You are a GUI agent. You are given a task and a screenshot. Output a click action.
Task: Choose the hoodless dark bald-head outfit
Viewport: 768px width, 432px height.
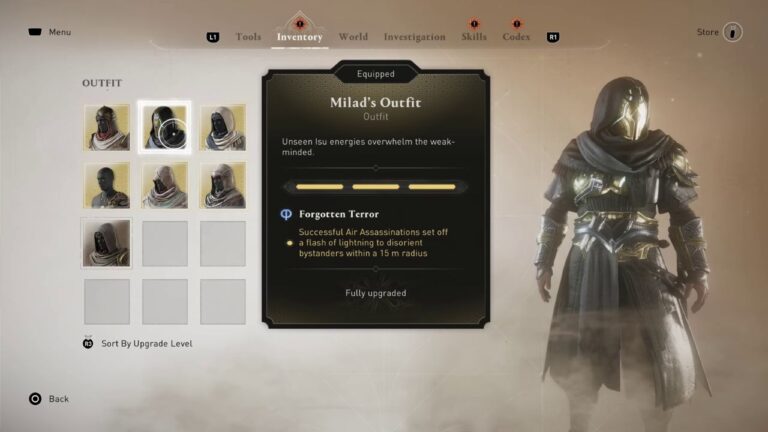[107, 185]
